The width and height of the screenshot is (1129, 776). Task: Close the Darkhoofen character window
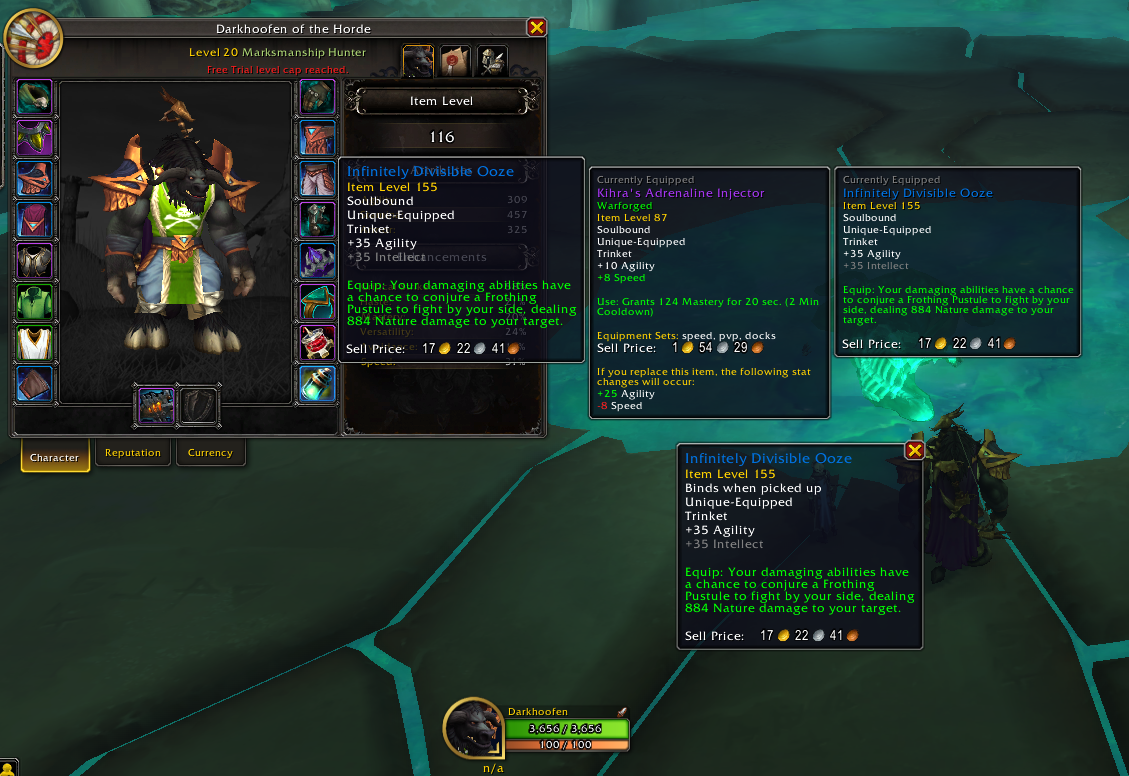[x=537, y=28]
